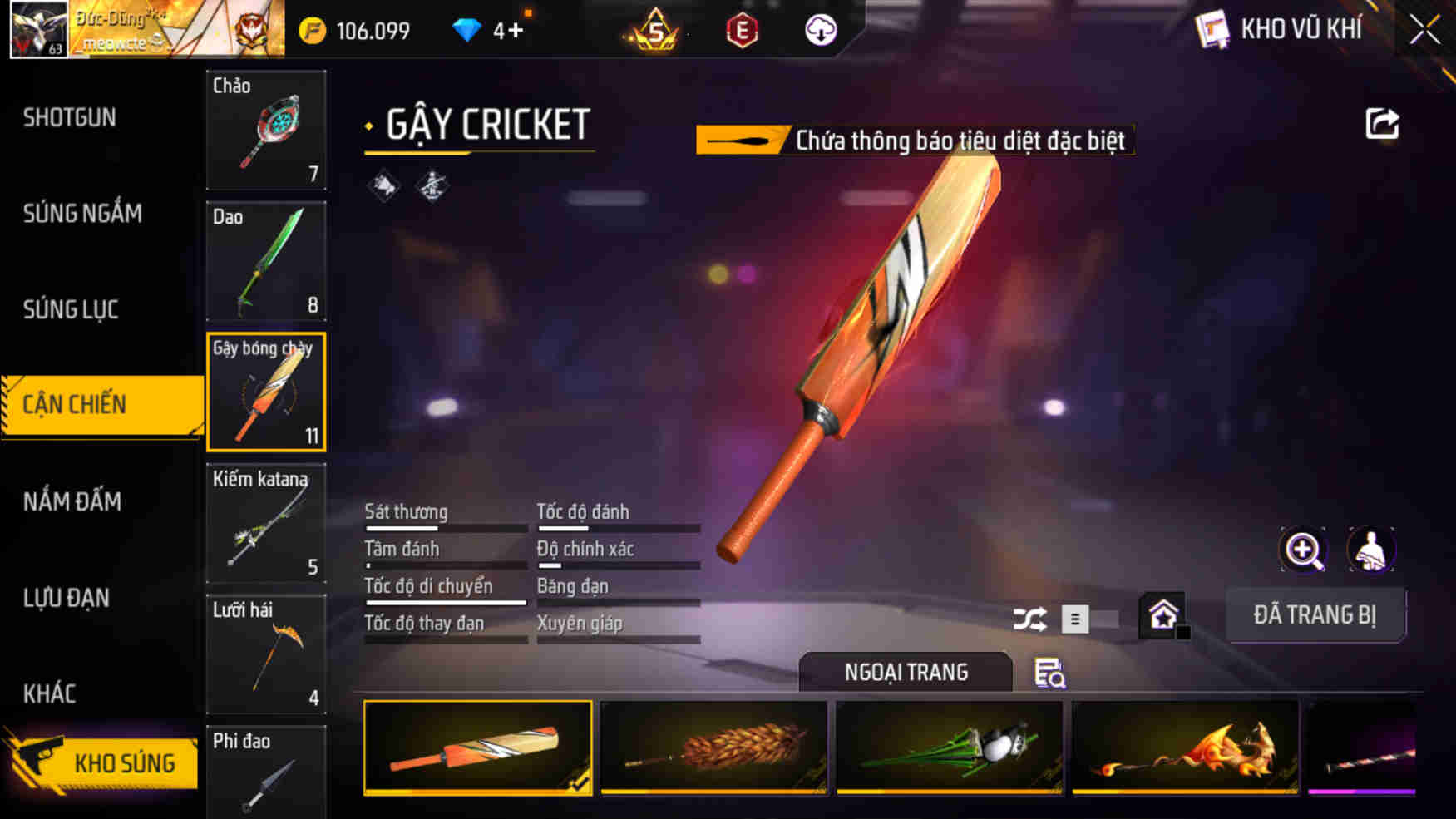The width and height of the screenshot is (1456, 819).
Task: Zoom in on the cricket bat preview
Action: (1303, 550)
